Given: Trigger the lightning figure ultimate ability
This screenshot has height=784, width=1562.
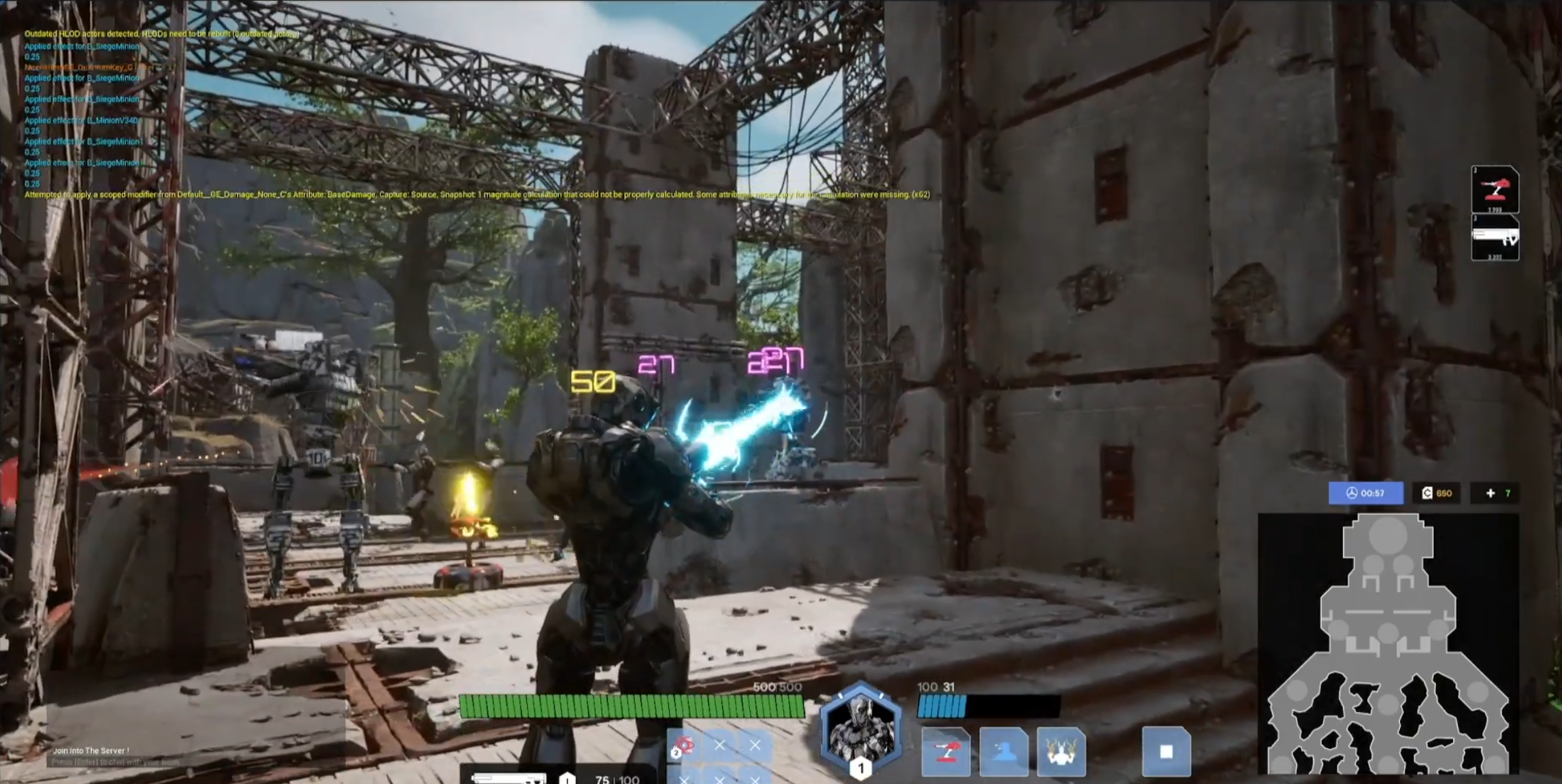Looking at the screenshot, I should point(1061,752).
